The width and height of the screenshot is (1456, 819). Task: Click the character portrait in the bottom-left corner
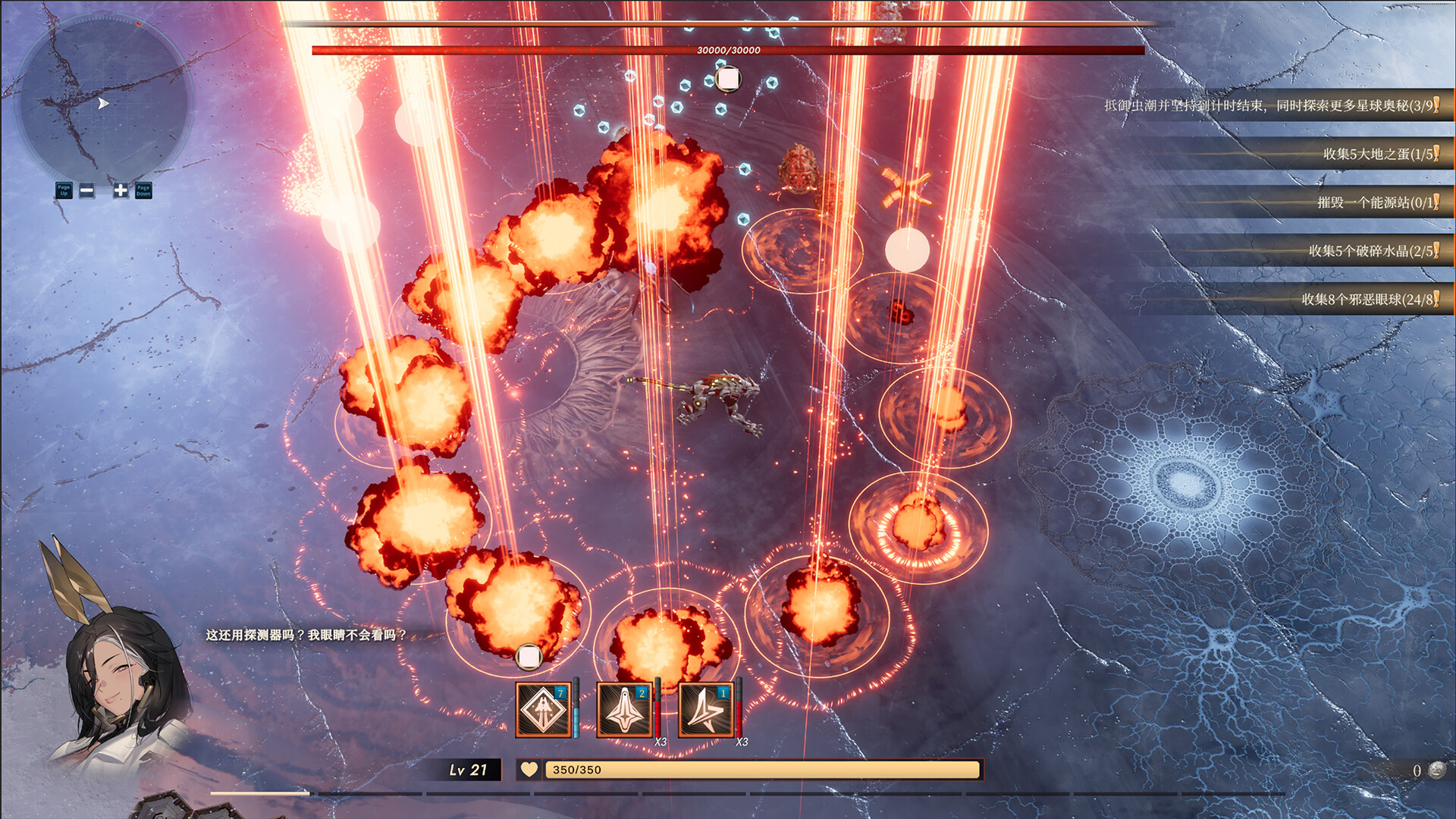coord(106,690)
